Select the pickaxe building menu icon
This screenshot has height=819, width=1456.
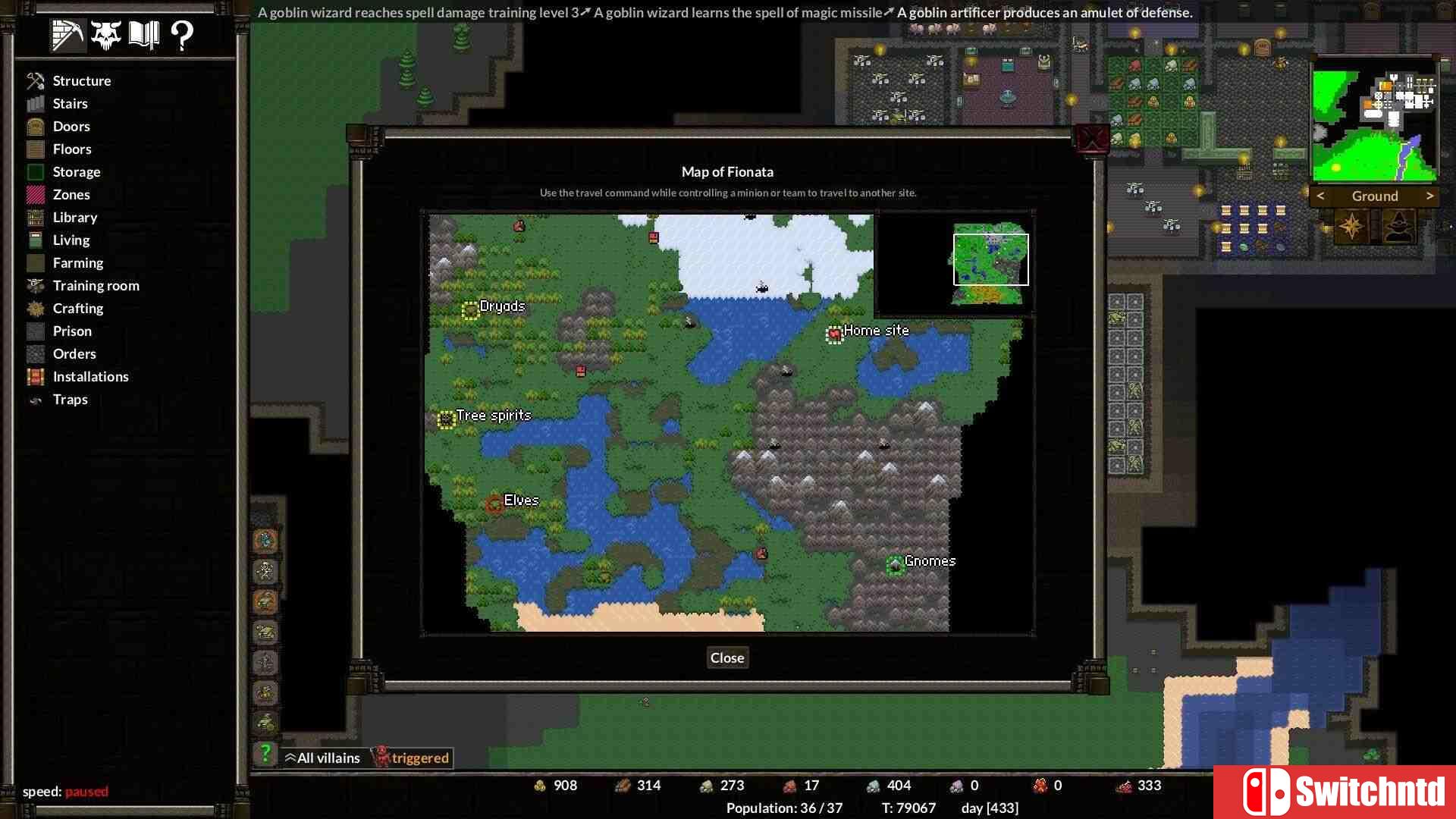point(67,34)
